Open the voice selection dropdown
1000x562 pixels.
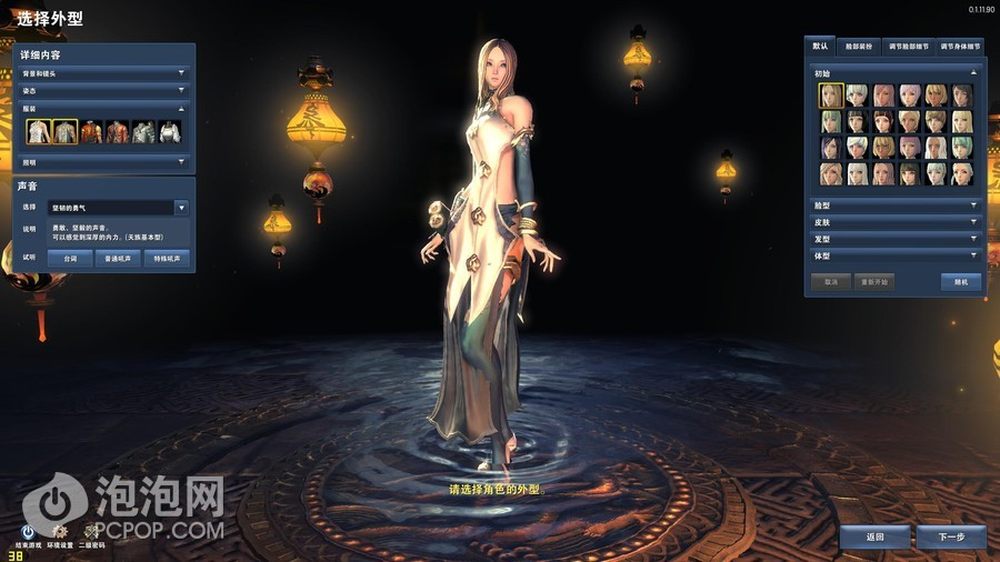(181, 208)
